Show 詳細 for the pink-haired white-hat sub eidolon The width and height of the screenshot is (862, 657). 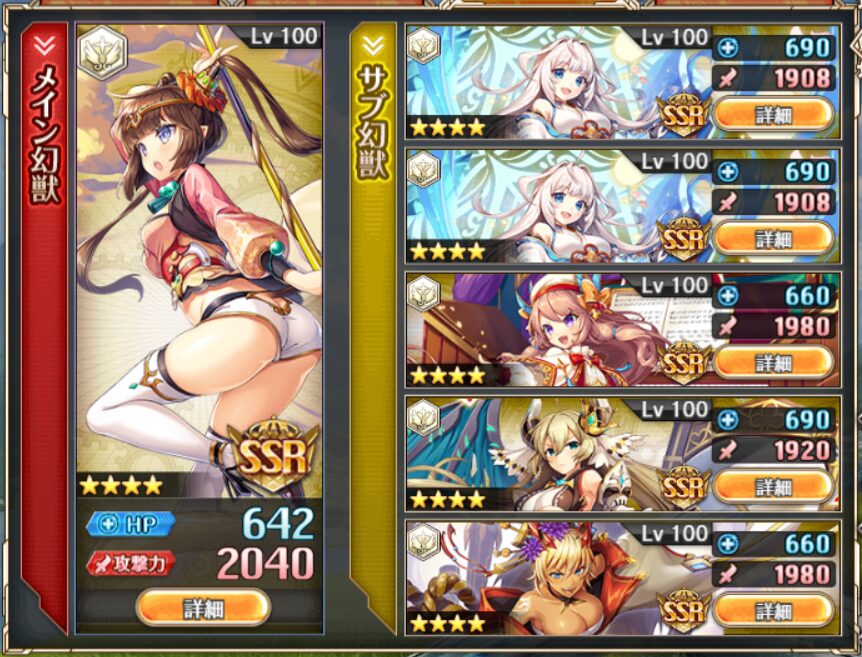773,362
